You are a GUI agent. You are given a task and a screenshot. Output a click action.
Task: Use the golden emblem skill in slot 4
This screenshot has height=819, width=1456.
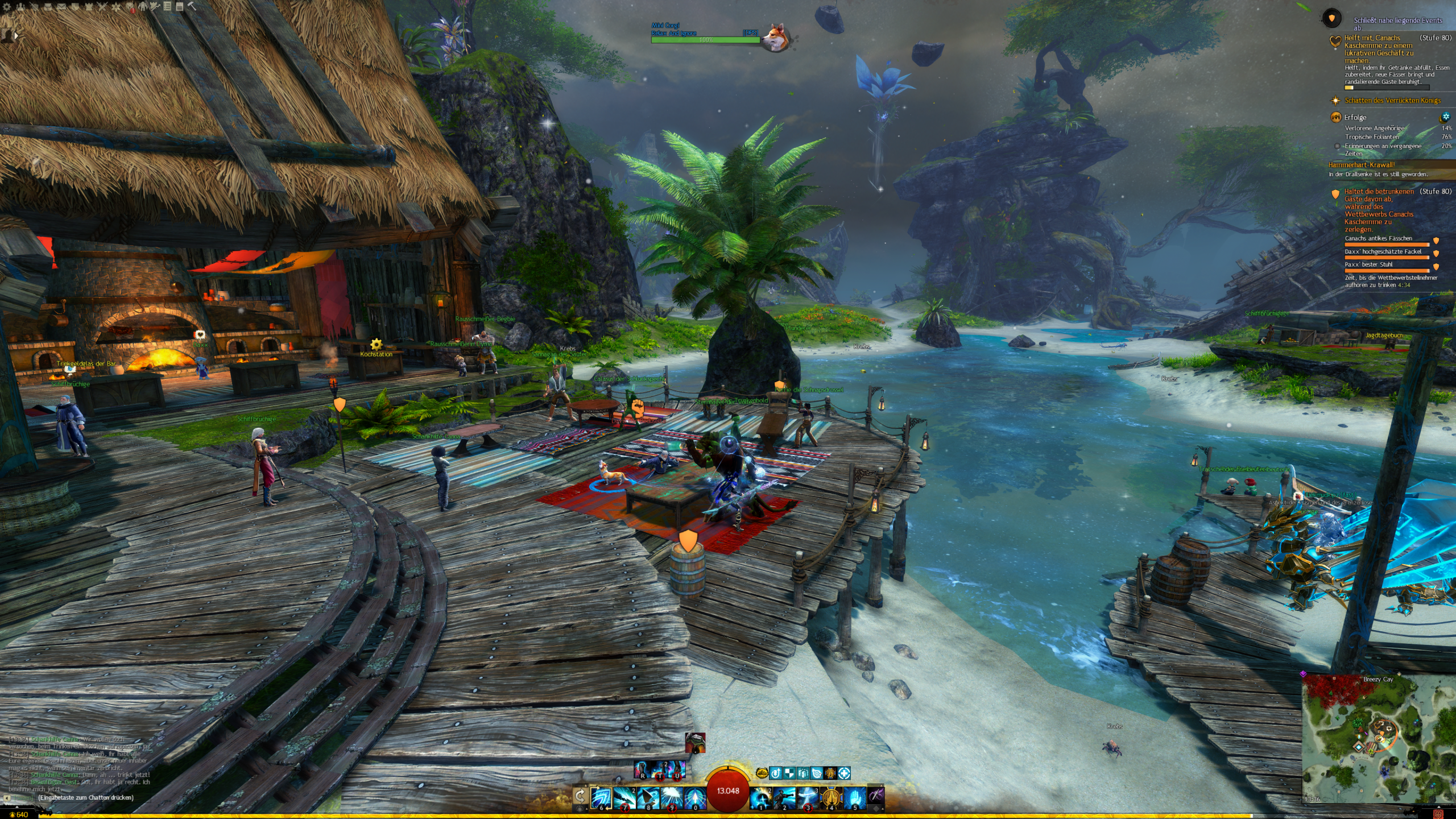(831, 797)
